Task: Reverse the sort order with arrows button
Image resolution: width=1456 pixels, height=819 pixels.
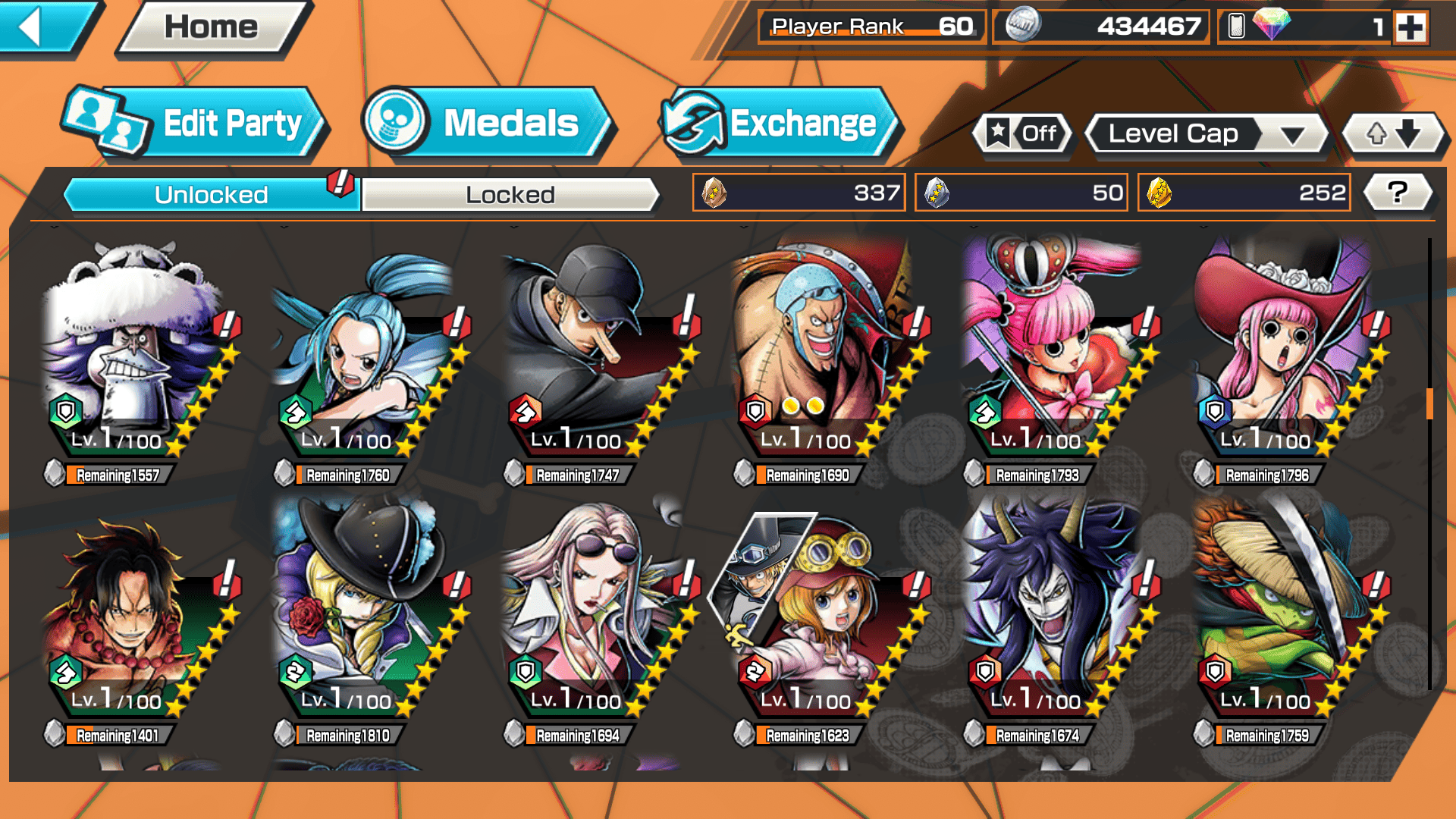Action: [x=1393, y=134]
